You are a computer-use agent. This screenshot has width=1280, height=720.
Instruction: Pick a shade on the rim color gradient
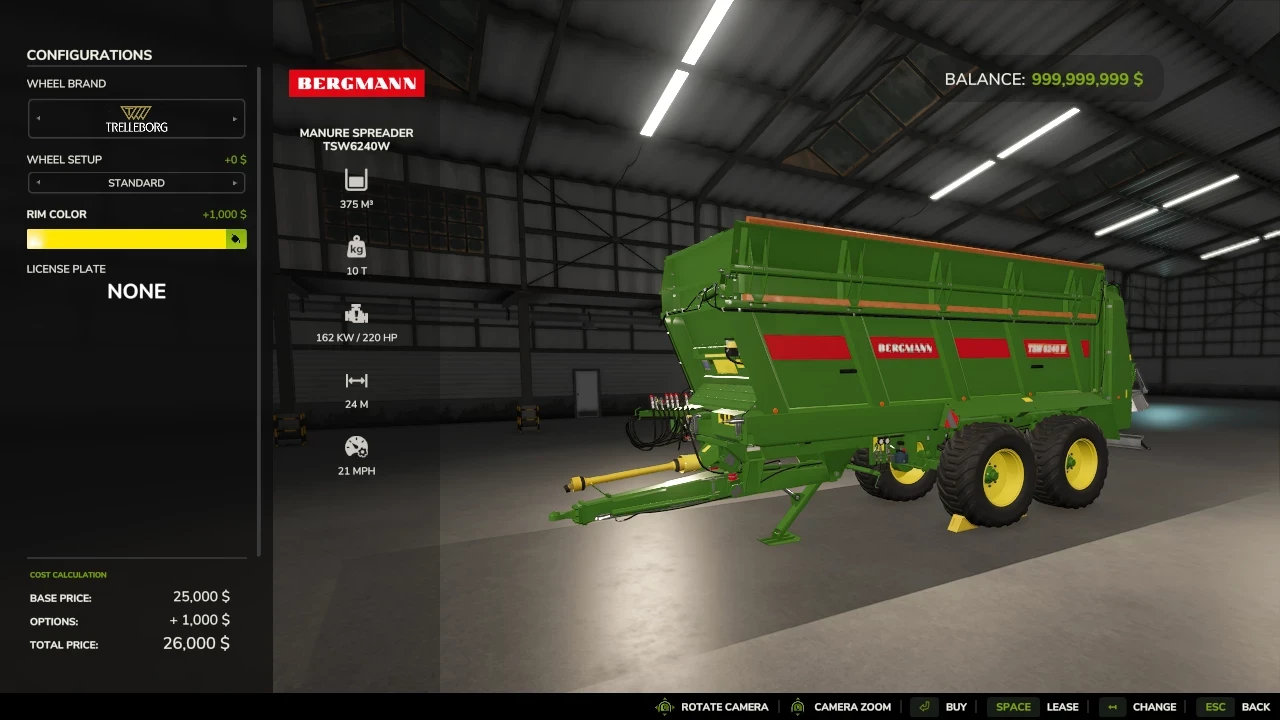click(x=120, y=239)
